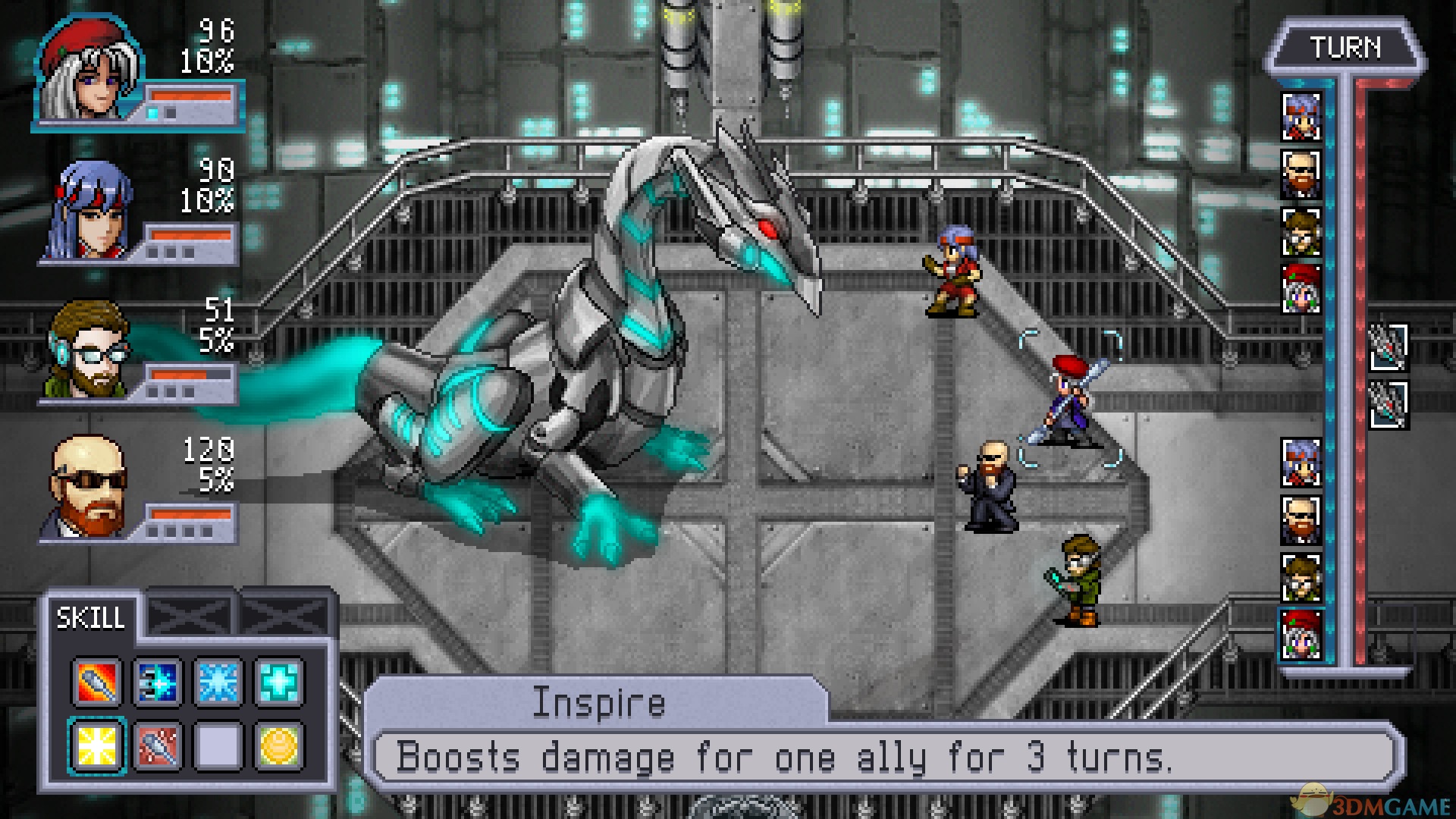
Task: Pick the red sparking lance skill
Action: [157, 745]
